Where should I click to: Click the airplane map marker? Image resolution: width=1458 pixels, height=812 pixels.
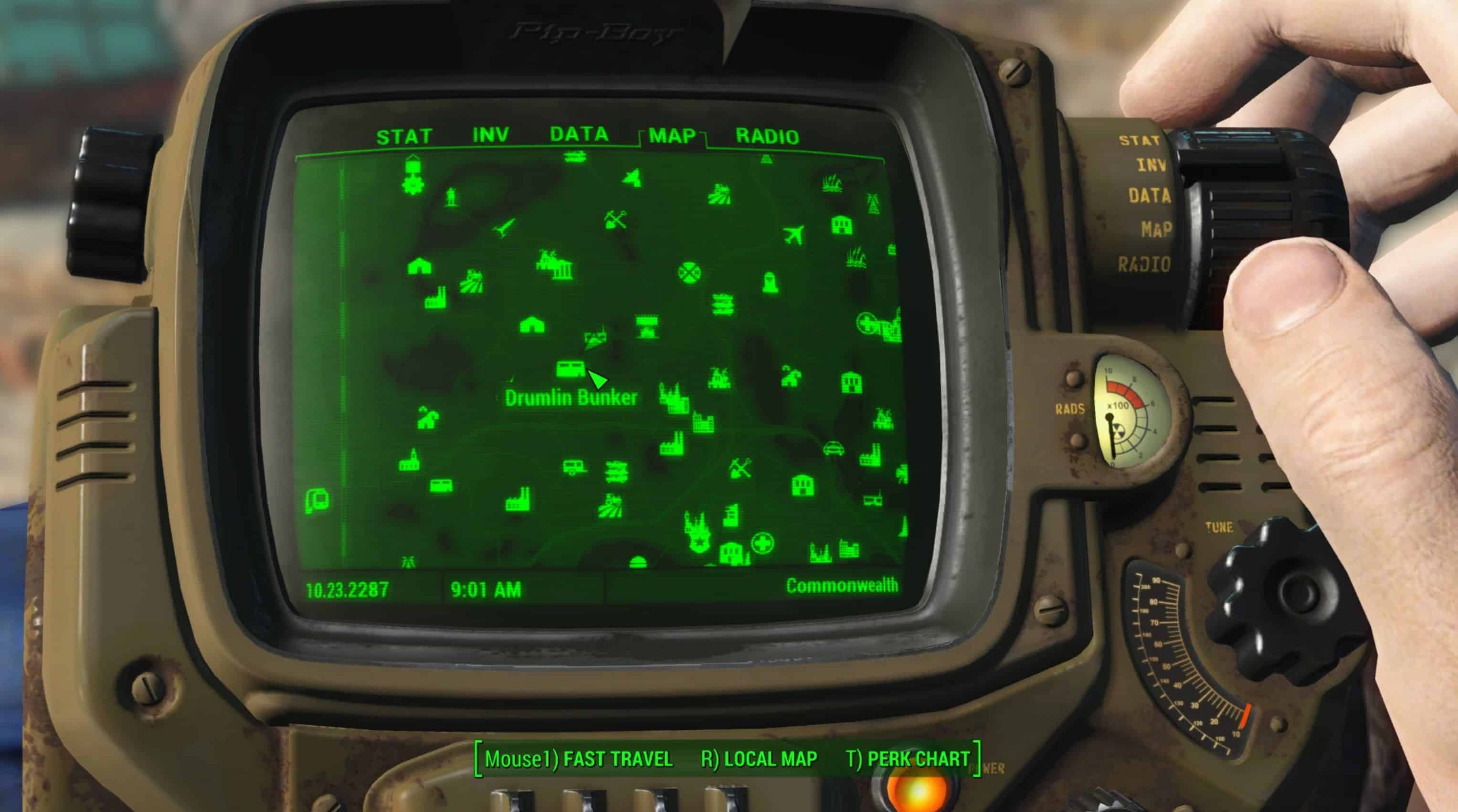tap(795, 234)
